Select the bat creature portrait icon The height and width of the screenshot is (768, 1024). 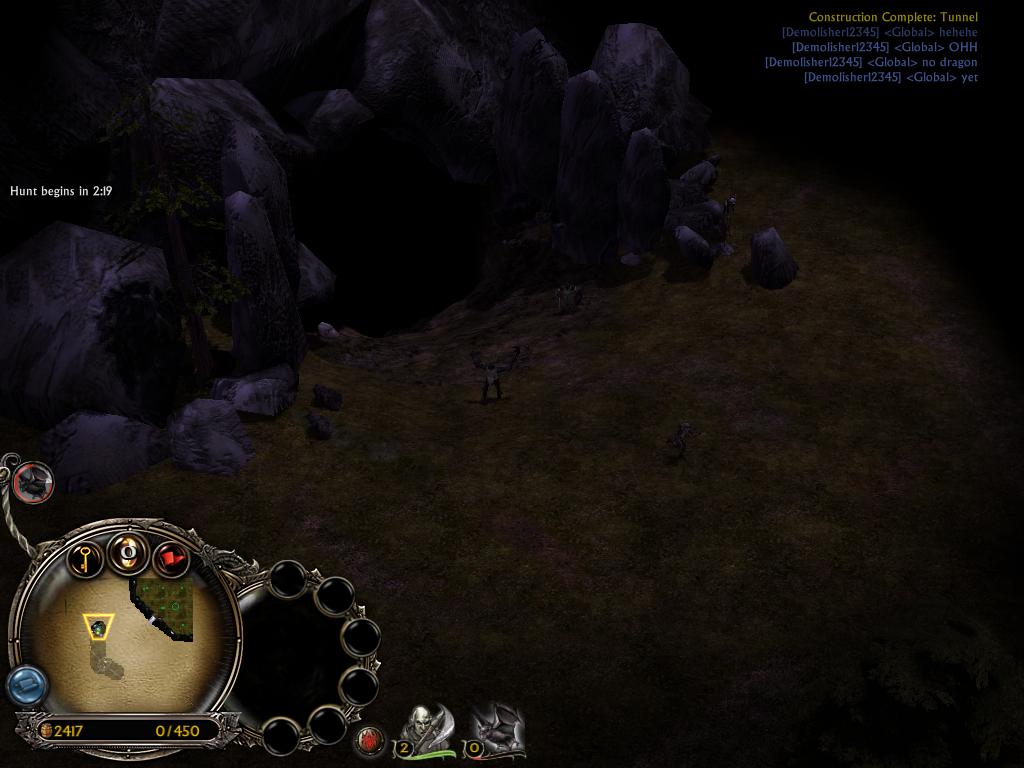click(496, 729)
